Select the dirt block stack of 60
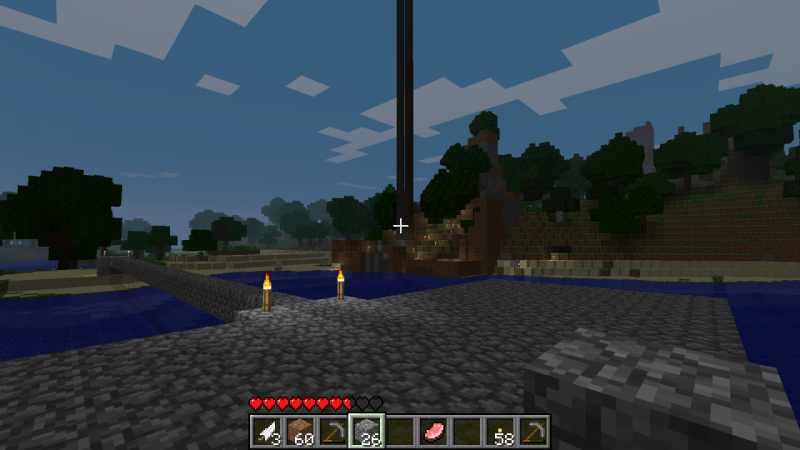Screen dimensions: 800x450 pyautogui.click(x=299, y=431)
